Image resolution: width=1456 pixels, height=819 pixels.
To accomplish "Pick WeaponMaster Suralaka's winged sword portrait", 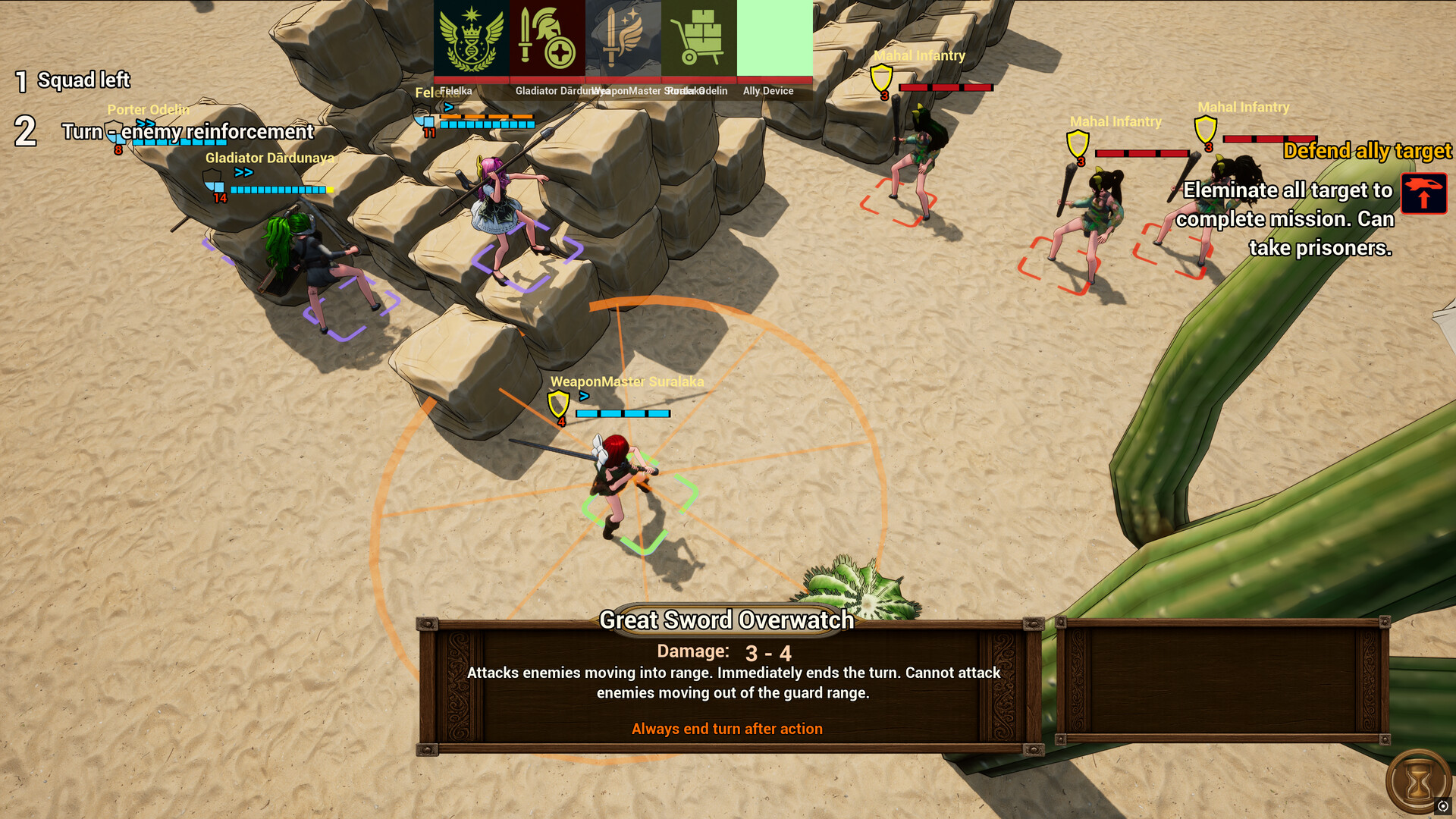I will coord(623,38).
